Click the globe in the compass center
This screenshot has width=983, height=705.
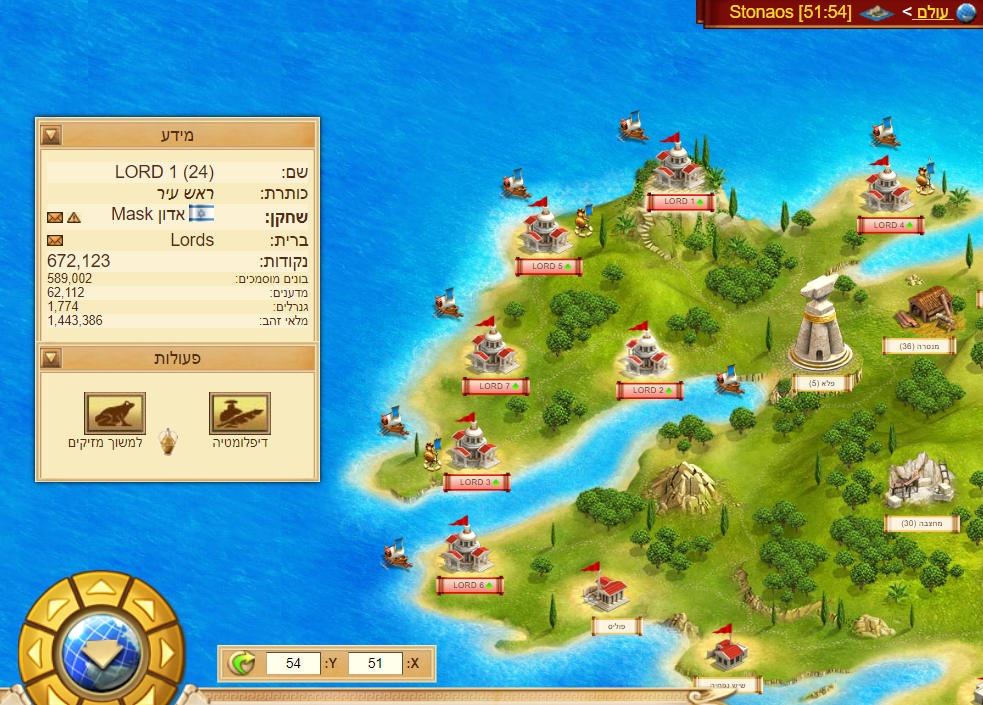click(x=100, y=652)
